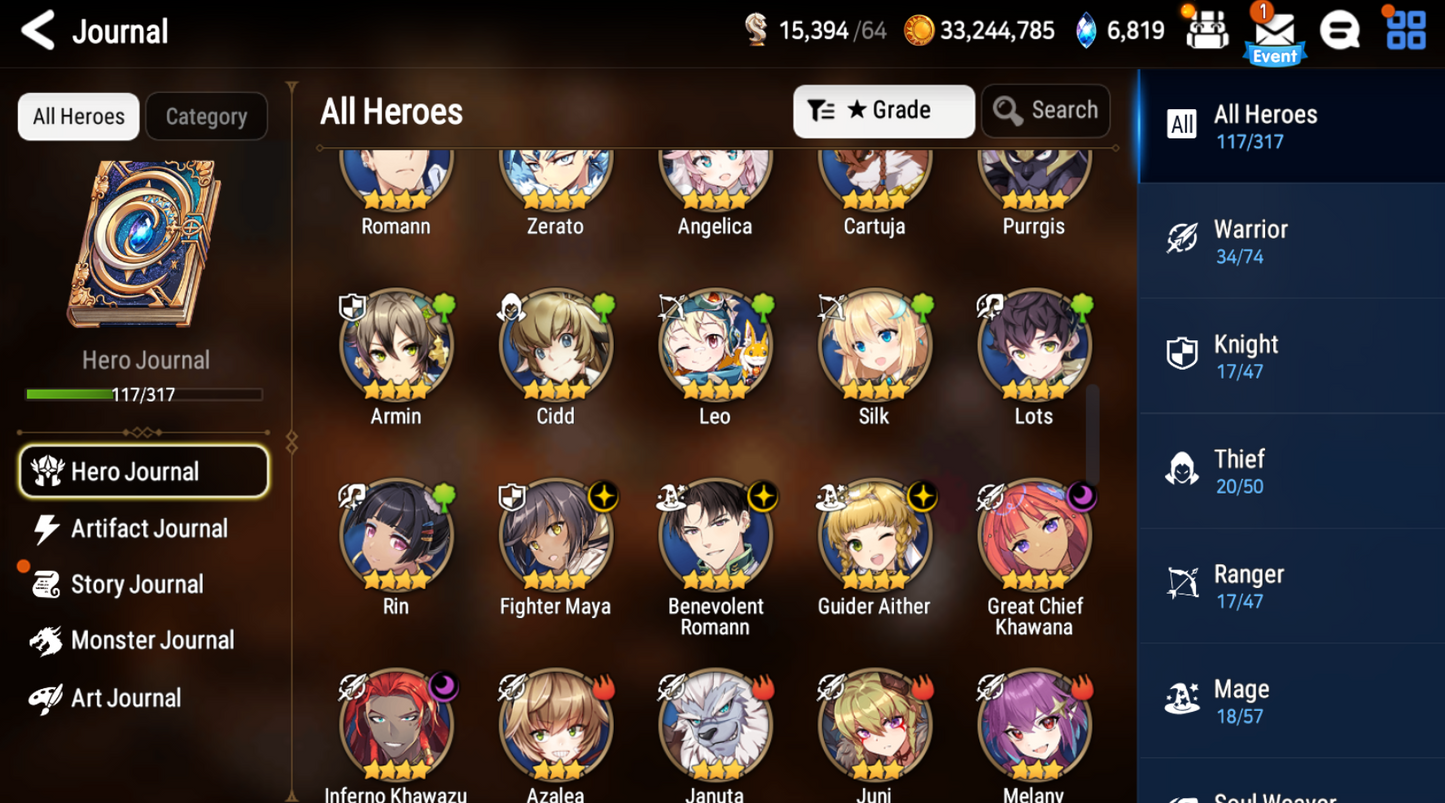
Task: Open the blue grid main menu
Action: coord(1404,30)
